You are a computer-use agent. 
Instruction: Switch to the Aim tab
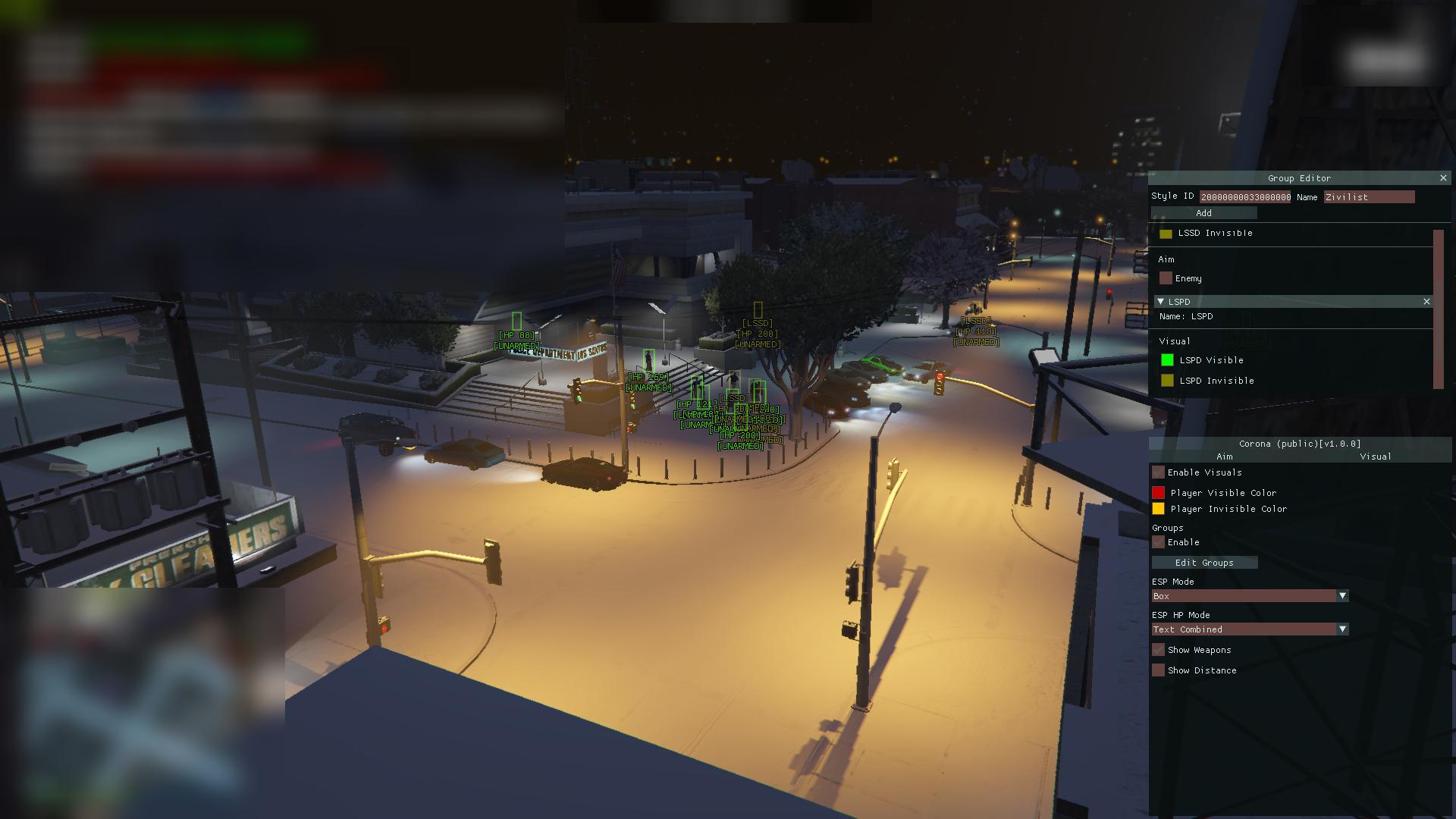pyautogui.click(x=1224, y=457)
